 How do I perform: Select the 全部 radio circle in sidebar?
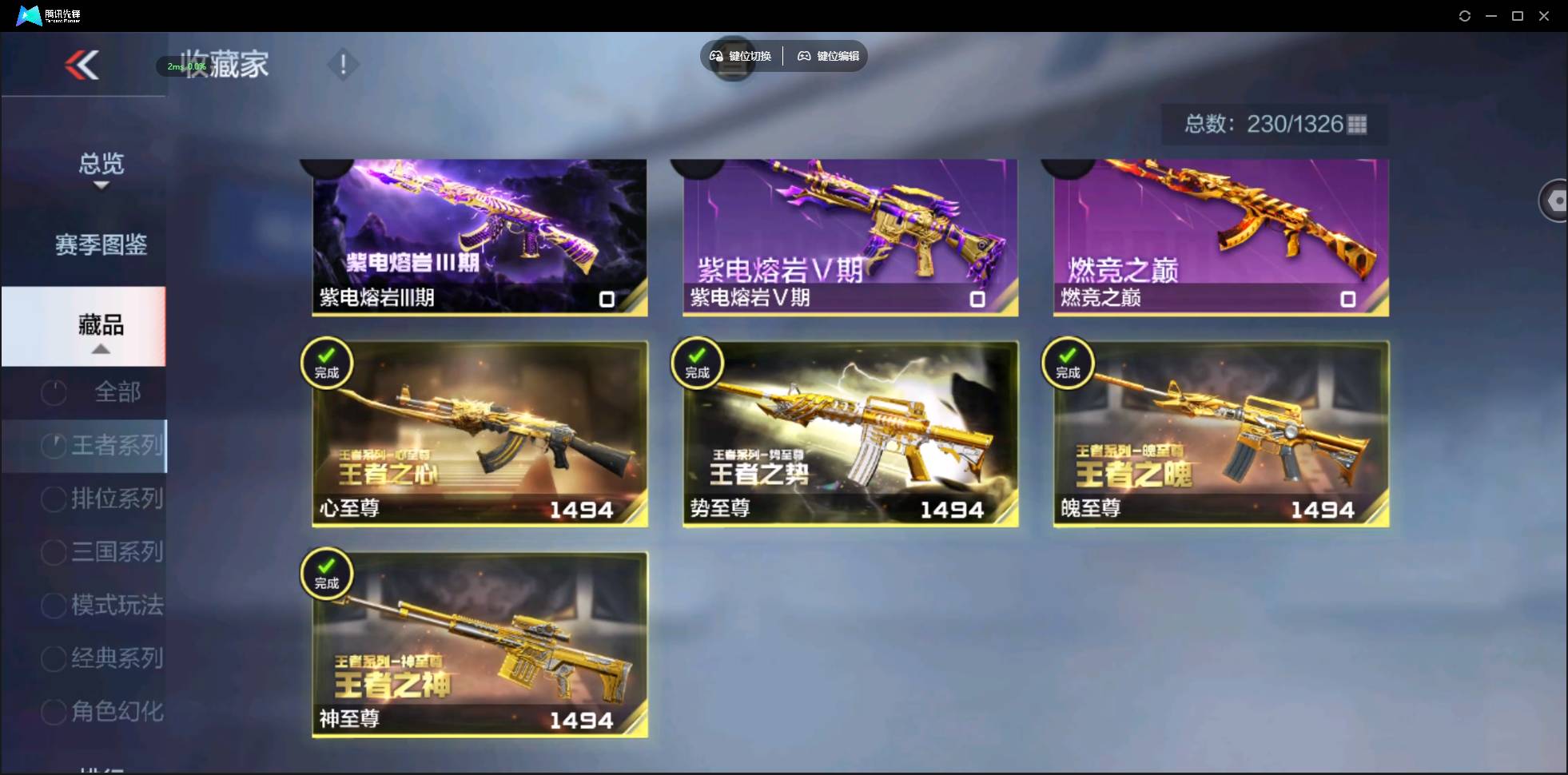click(53, 391)
